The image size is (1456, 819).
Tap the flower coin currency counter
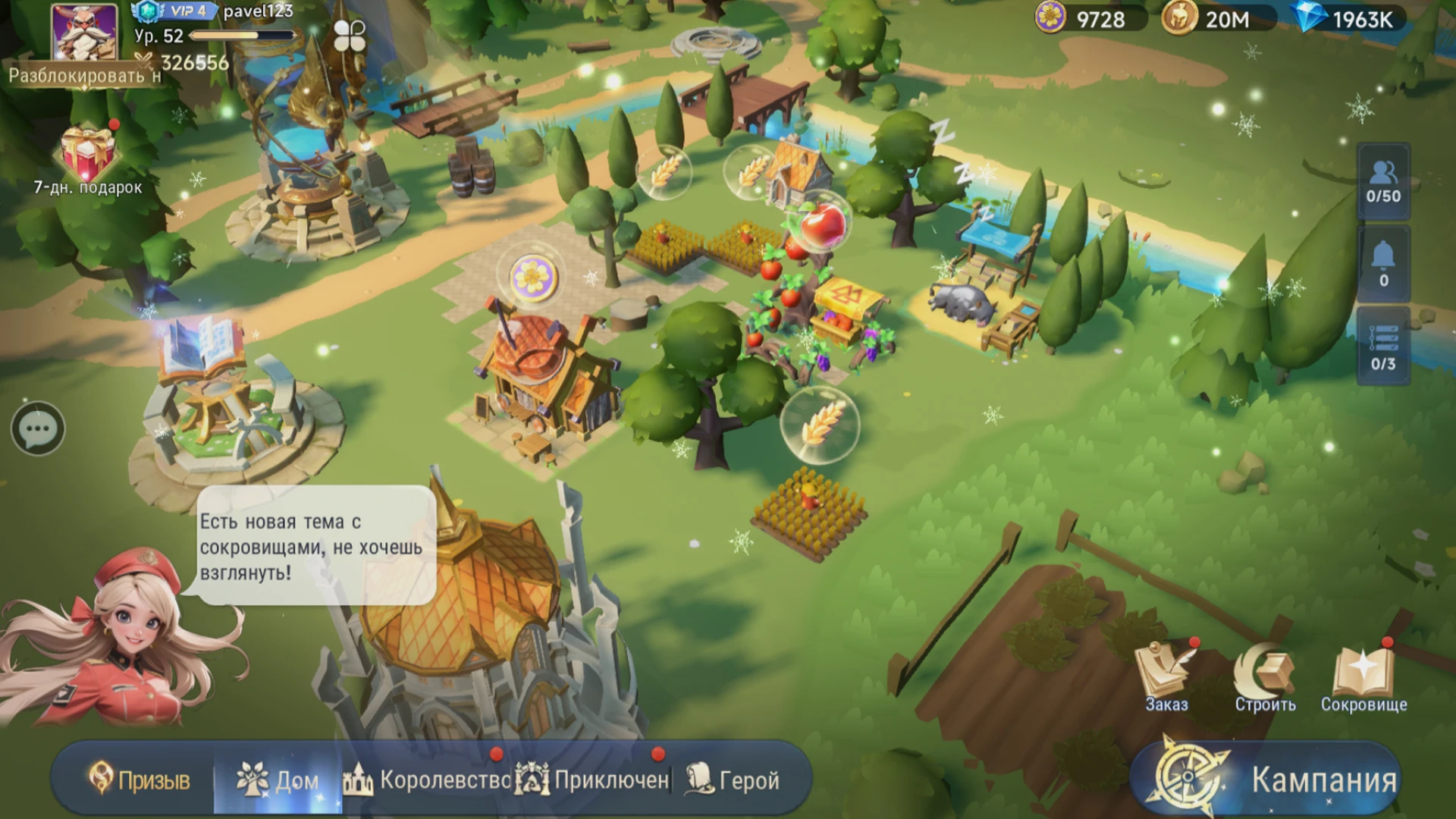click(1089, 18)
